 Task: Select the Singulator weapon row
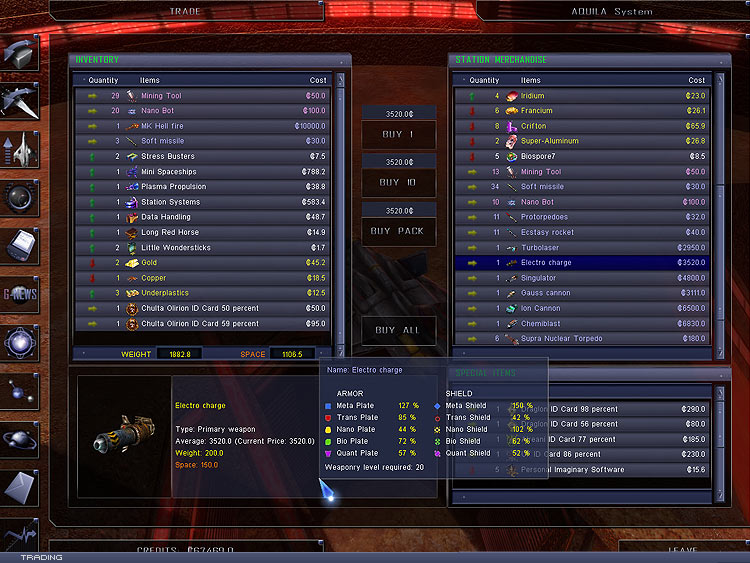tap(590, 278)
